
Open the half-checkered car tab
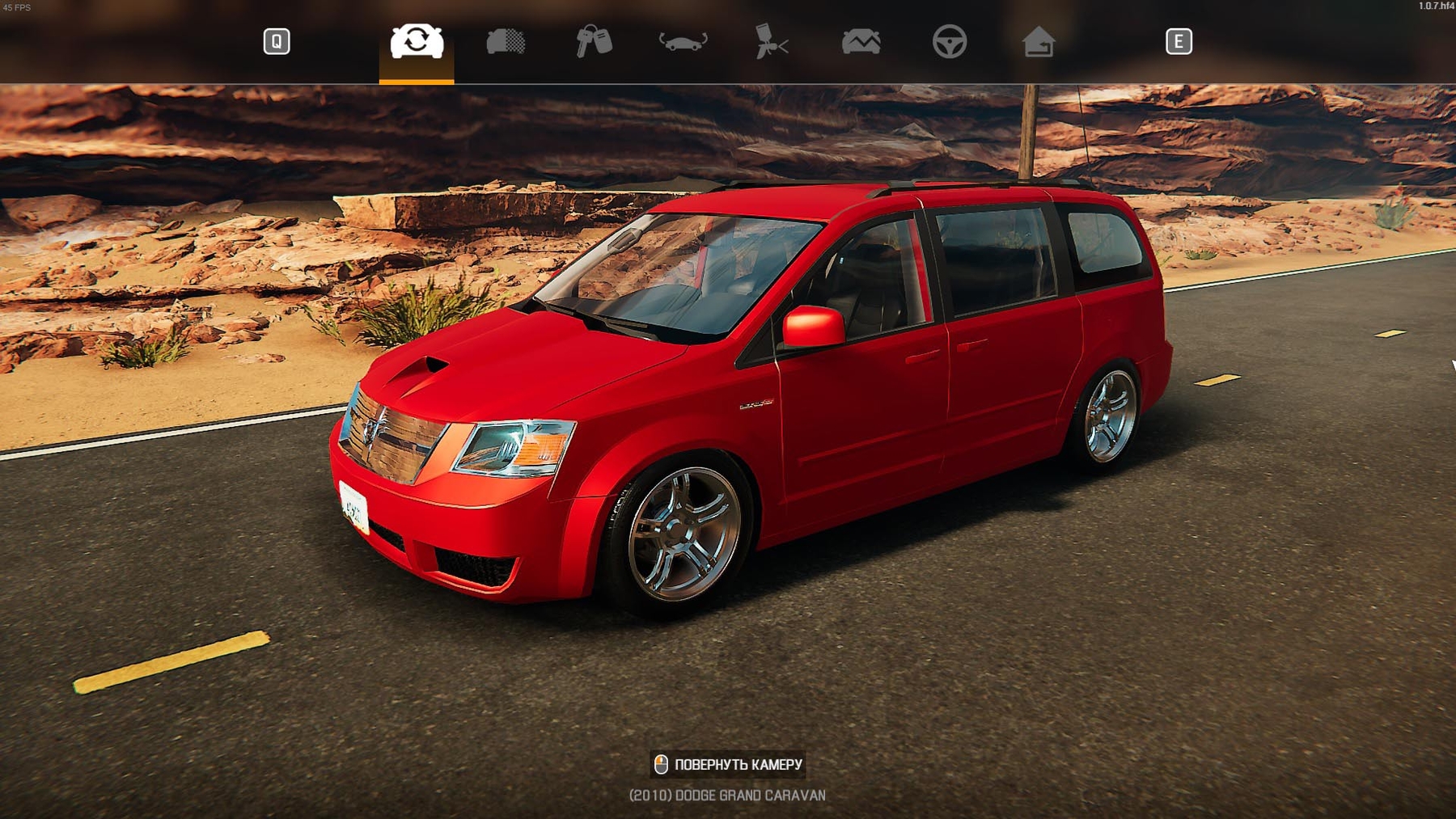506,41
